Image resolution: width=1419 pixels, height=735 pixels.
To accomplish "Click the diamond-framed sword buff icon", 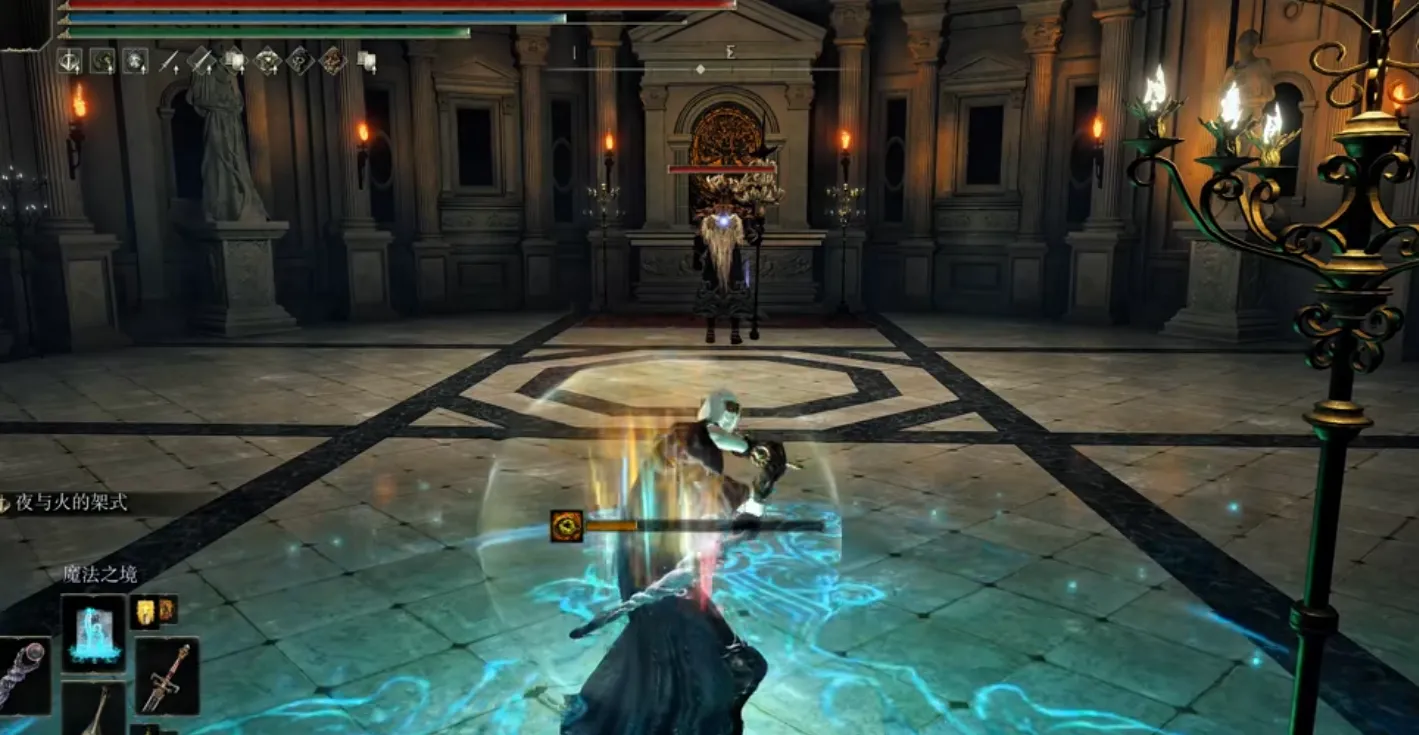I will tap(201, 61).
